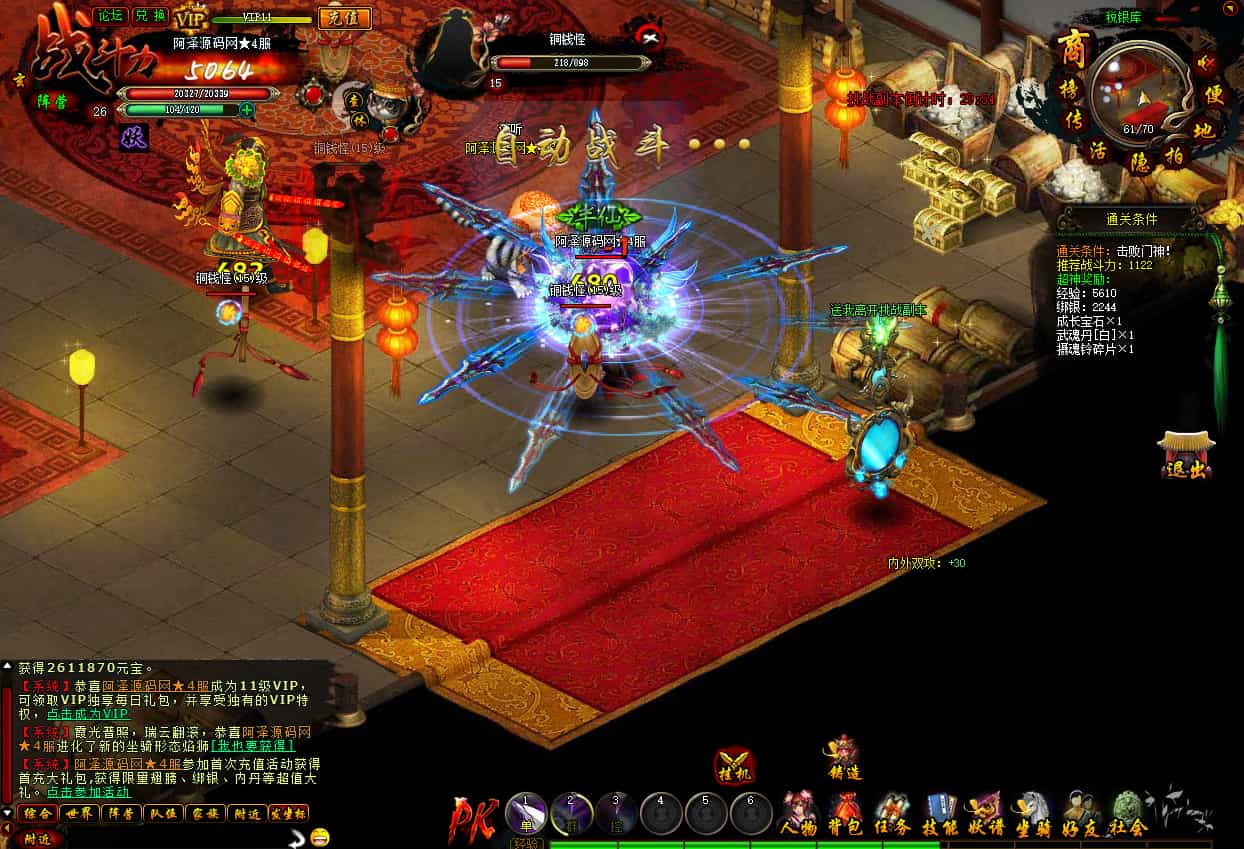Open the 坐骑 mount menu
Image resolution: width=1244 pixels, height=849 pixels.
[1034, 814]
